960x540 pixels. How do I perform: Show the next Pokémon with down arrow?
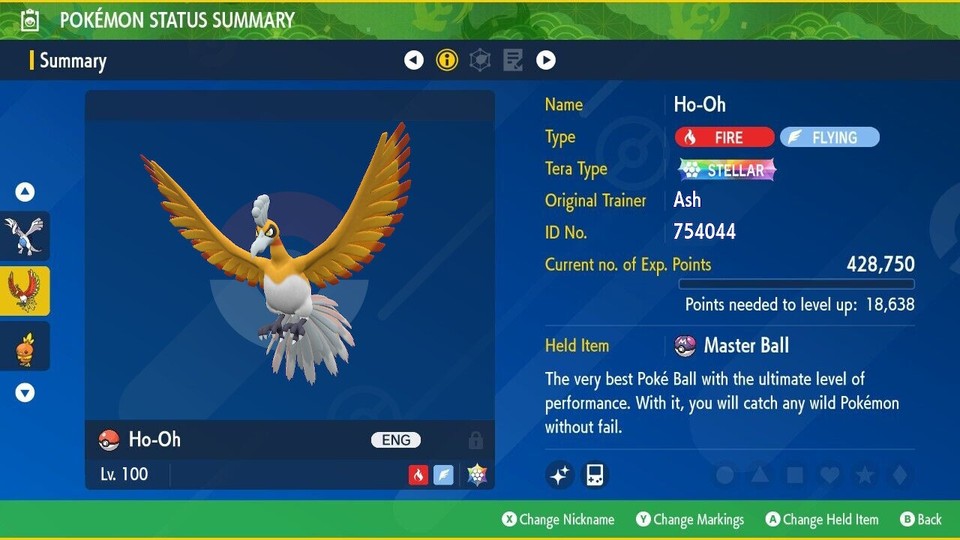tap(25, 393)
